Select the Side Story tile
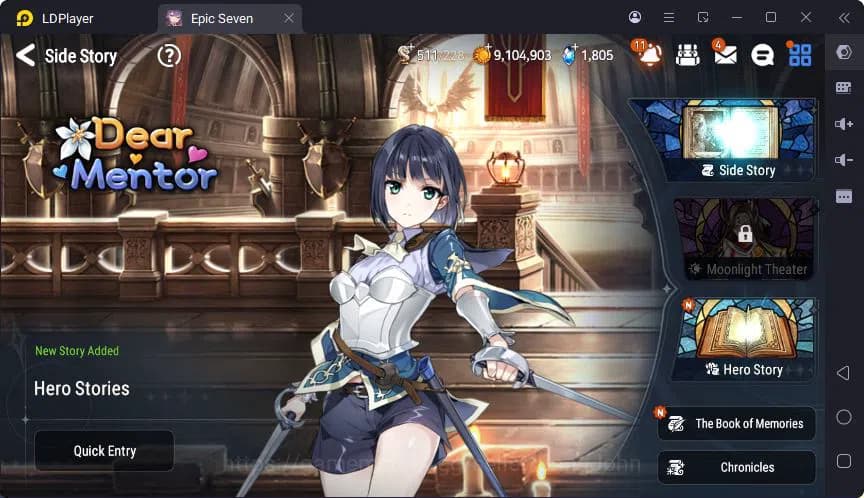 tap(736, 140)
